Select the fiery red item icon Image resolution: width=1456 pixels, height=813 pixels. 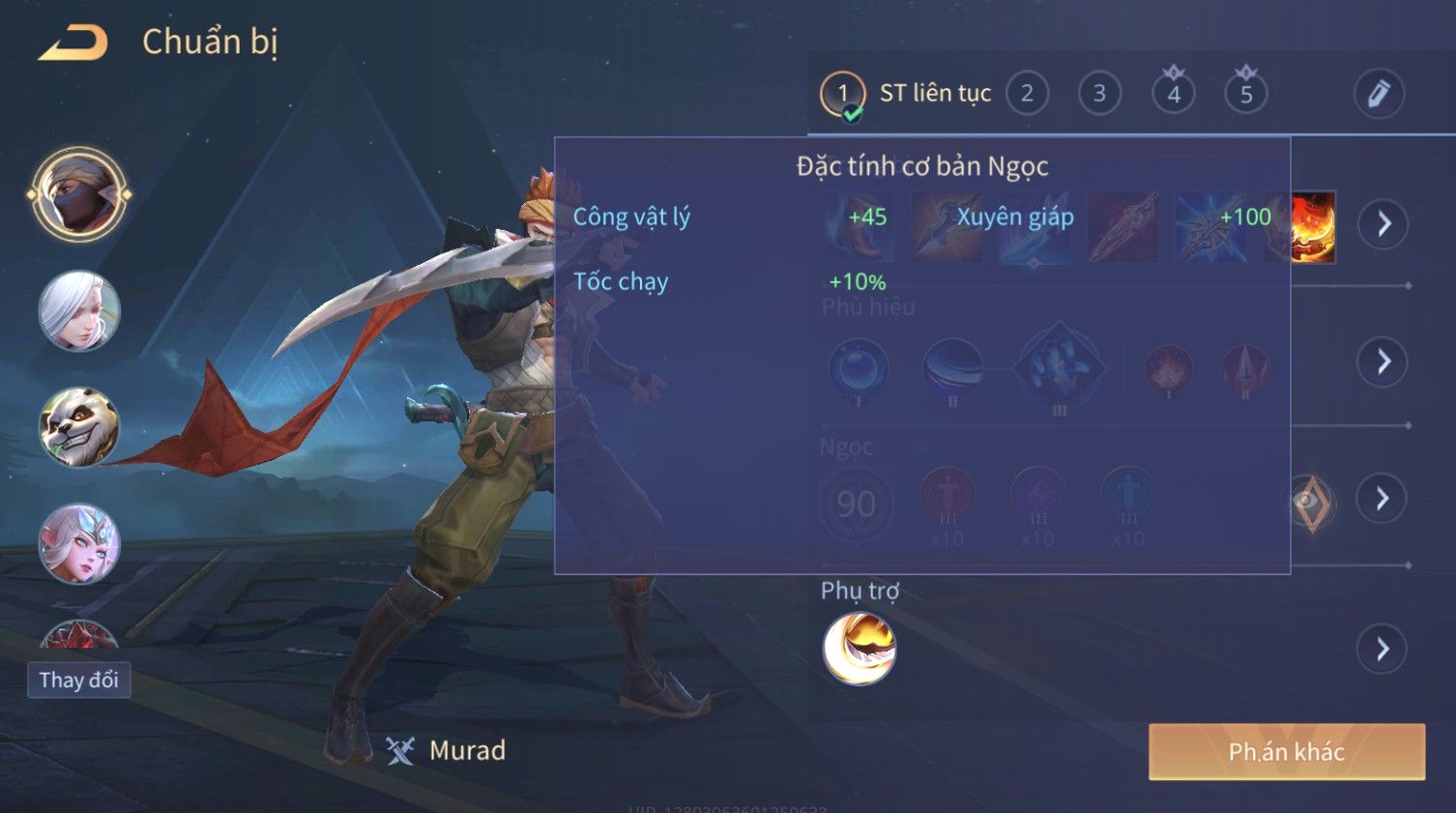click(x=1312, y=227)
